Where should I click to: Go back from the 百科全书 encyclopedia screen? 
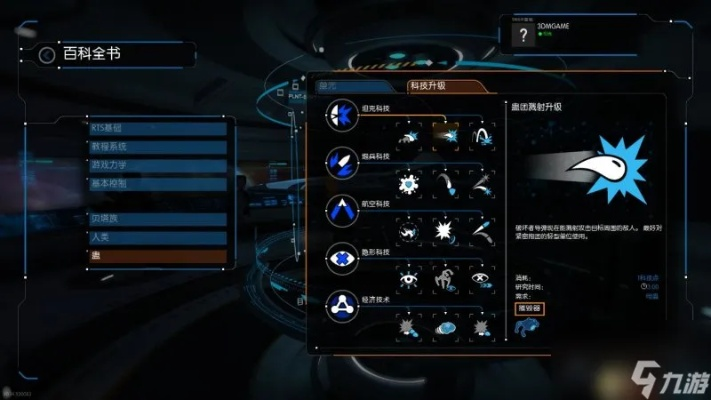pyautogui.click(x=46, y=54)
